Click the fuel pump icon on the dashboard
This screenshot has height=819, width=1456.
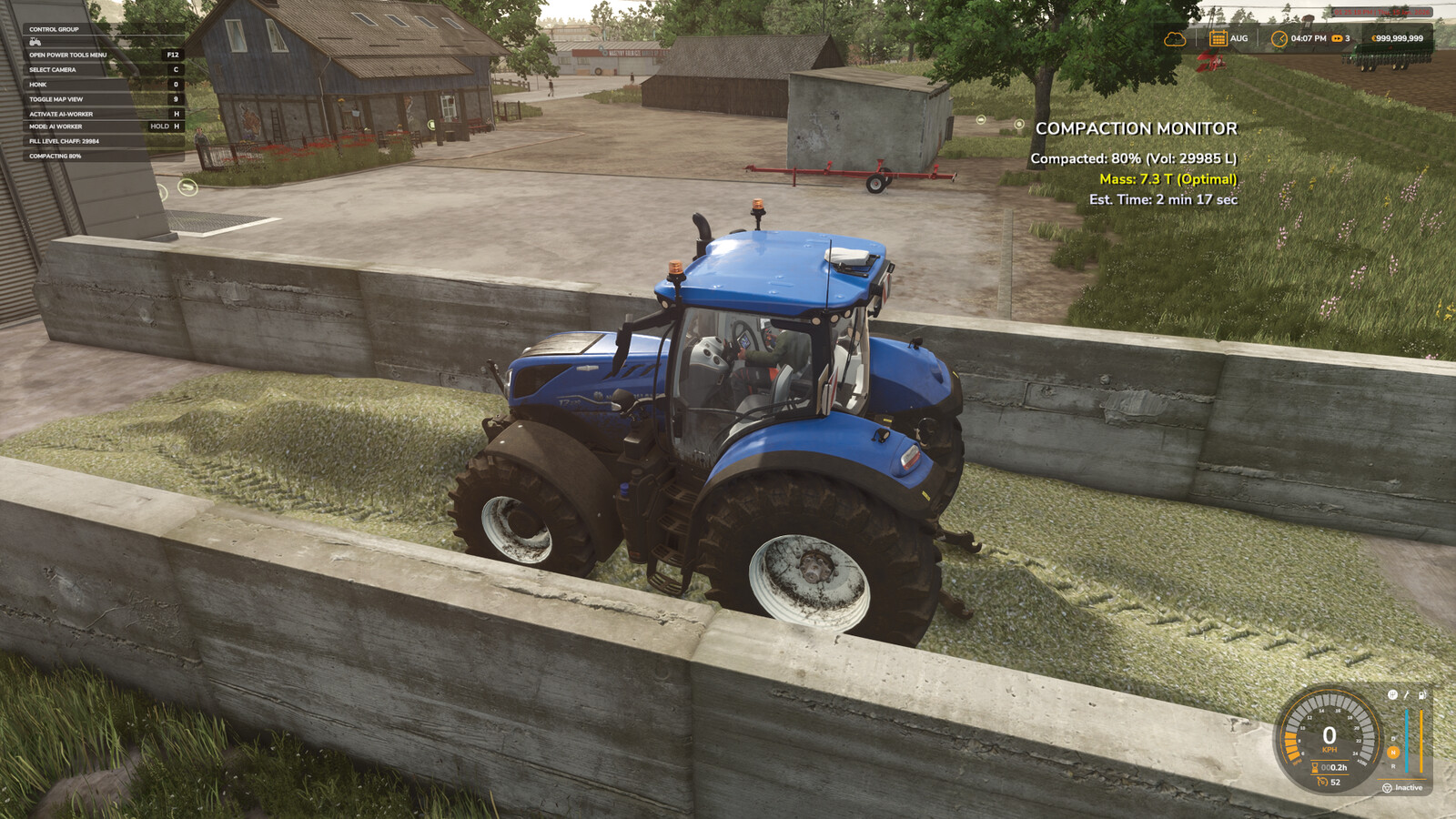tap(1422, 695)
